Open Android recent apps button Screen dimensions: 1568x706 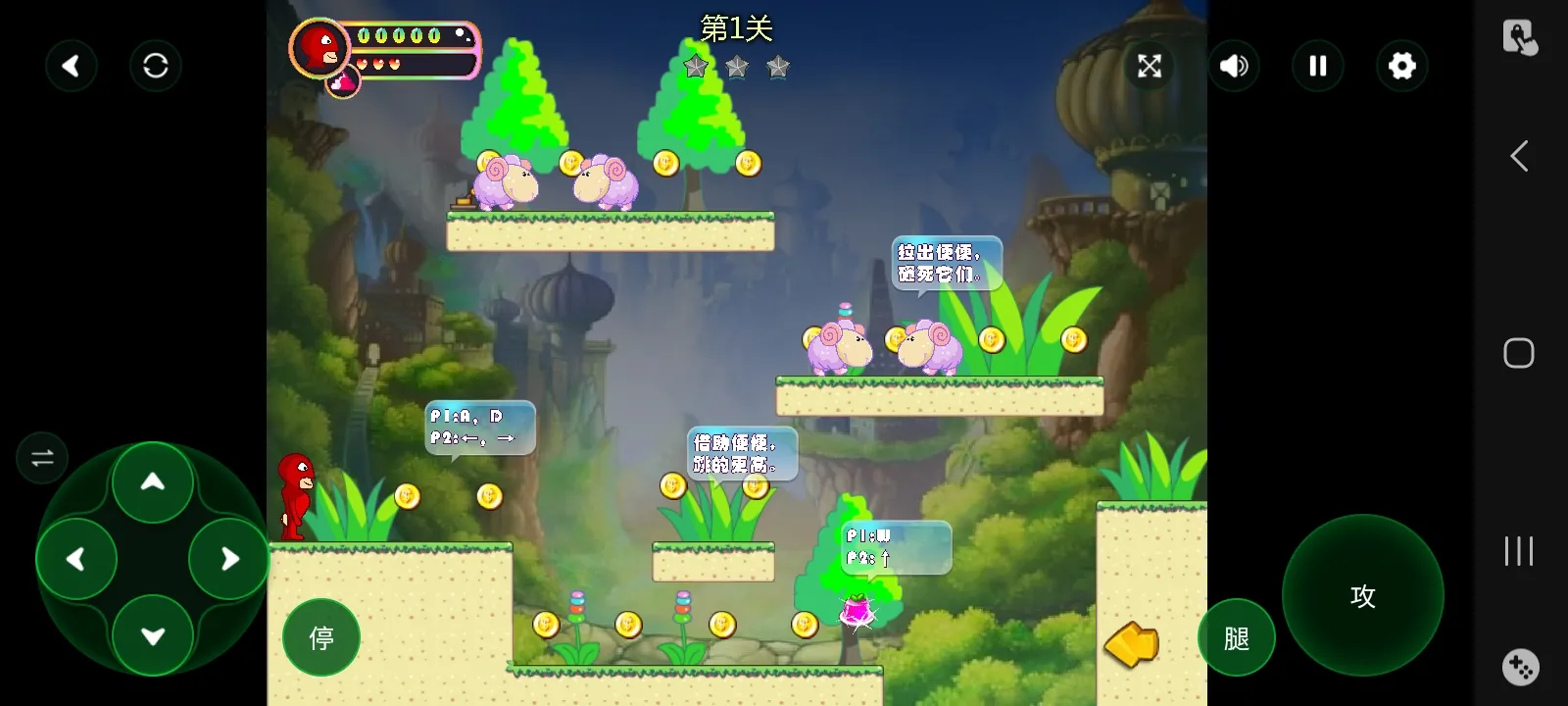point(1519,551)
